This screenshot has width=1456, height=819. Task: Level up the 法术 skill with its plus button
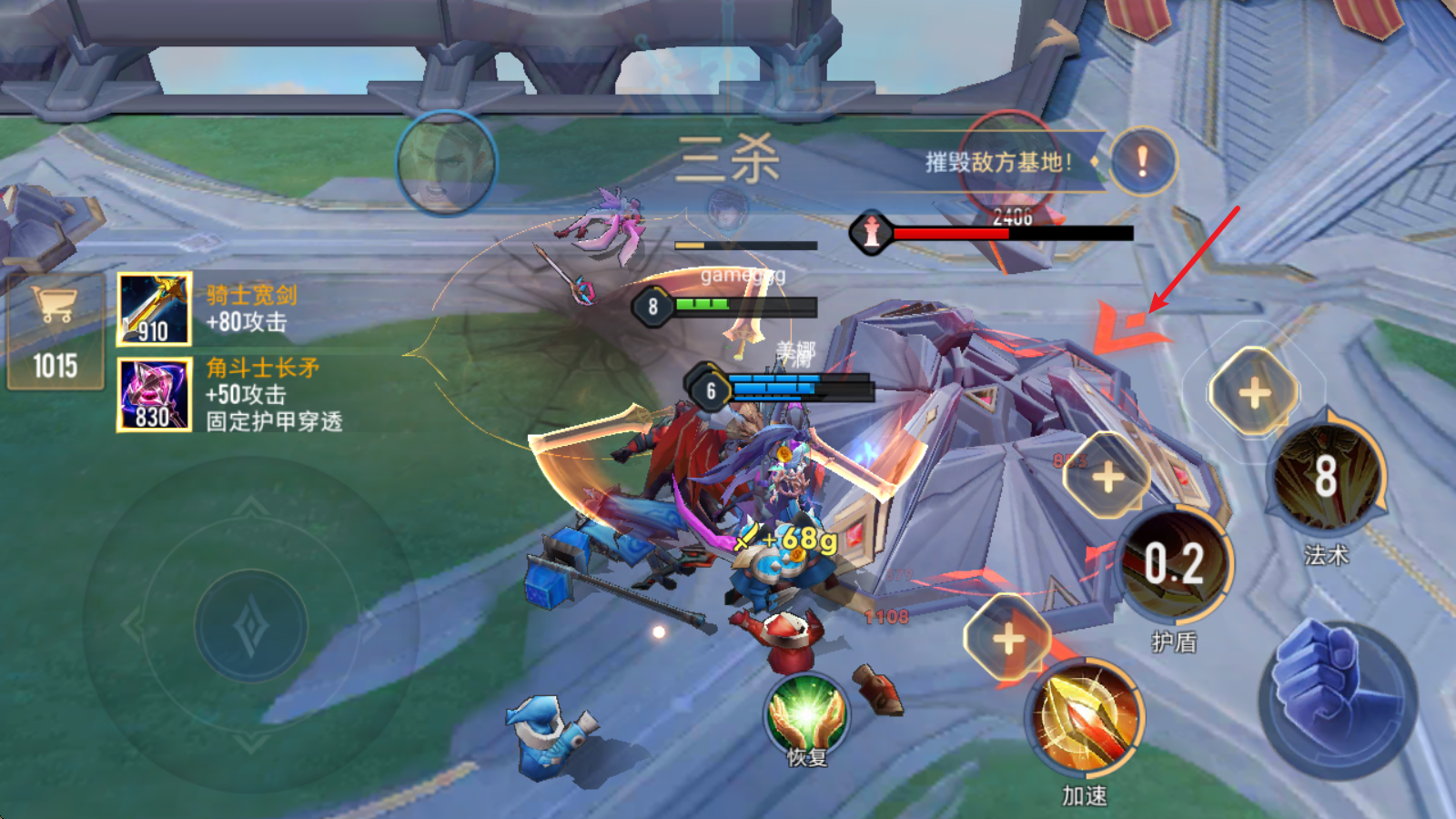pos(1254,392)
